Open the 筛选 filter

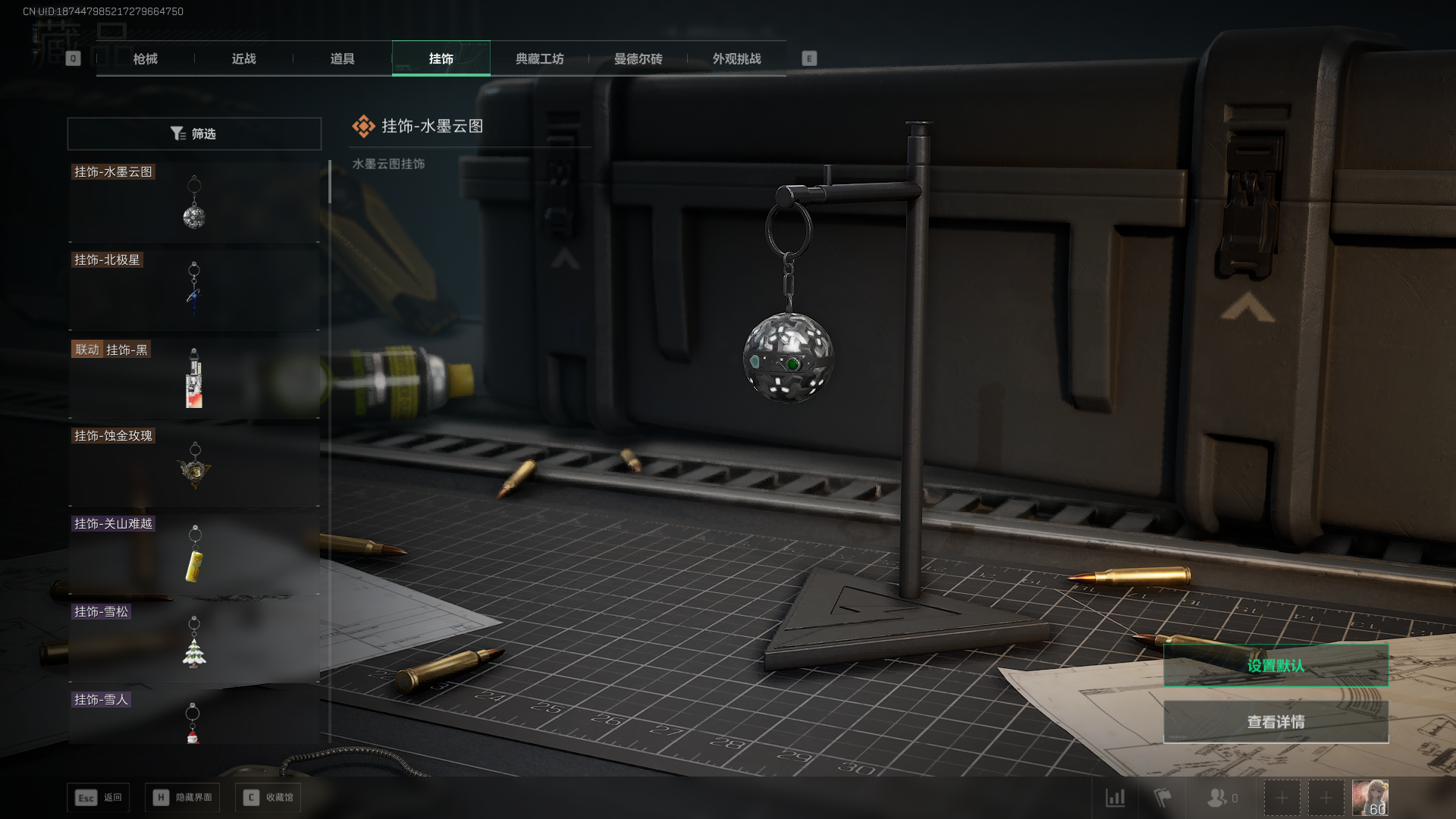click(194, 133)
